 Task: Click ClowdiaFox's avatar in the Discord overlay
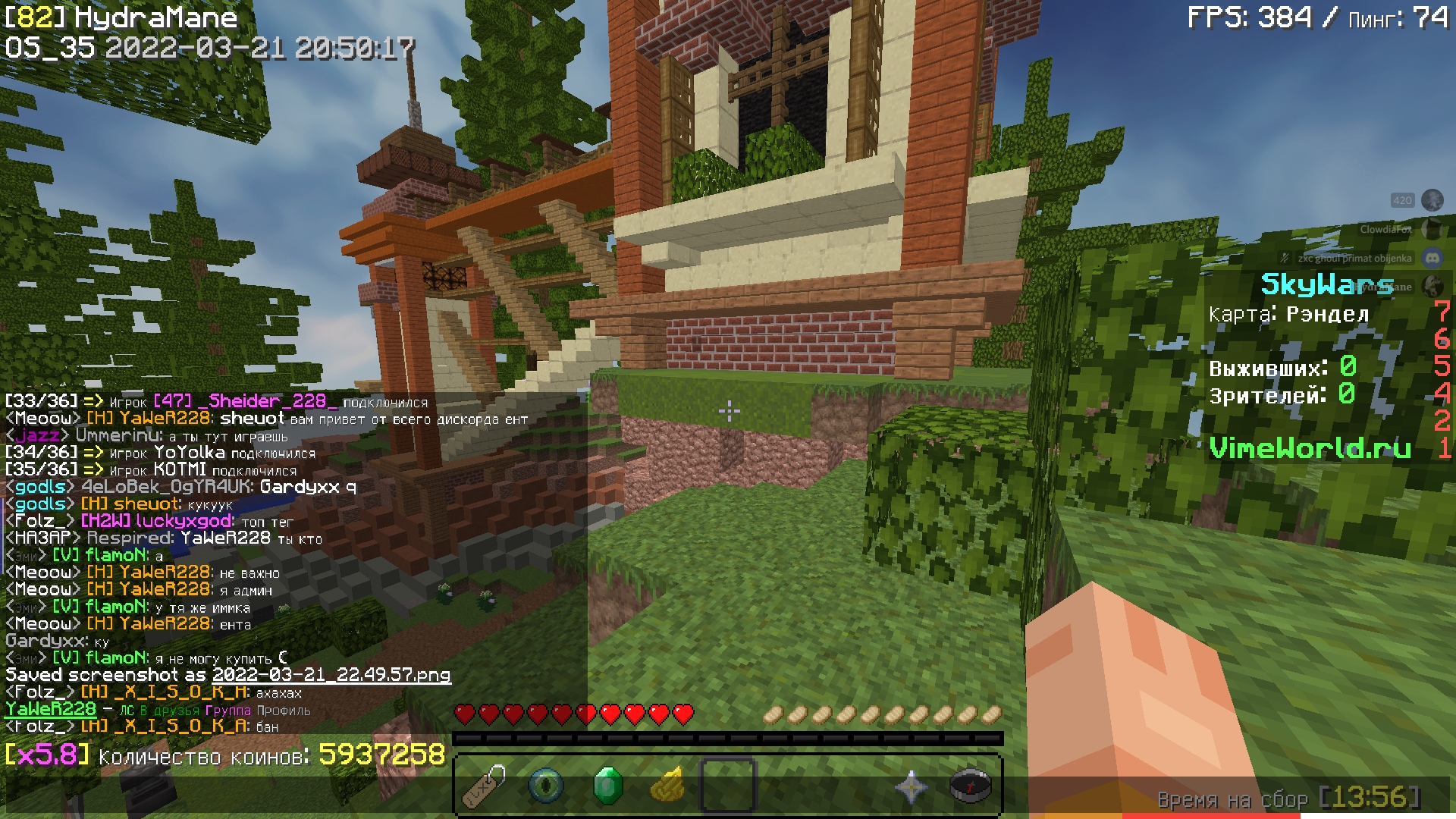1432,229
